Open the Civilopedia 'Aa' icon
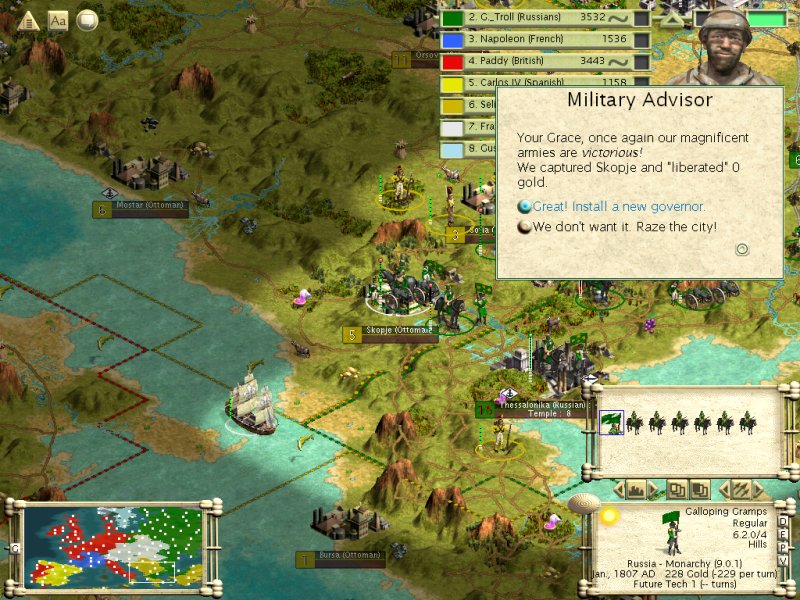Image resolution: width=800 pixels, height=600 pixels. tap(58, 19)
